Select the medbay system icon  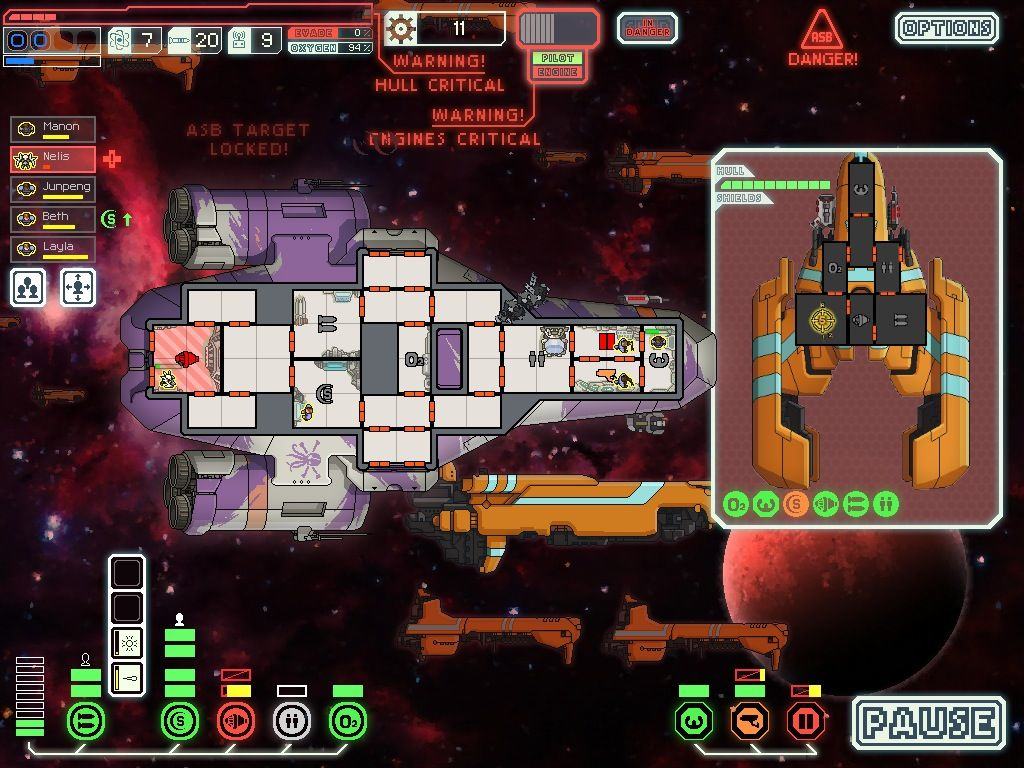(292, 721)
